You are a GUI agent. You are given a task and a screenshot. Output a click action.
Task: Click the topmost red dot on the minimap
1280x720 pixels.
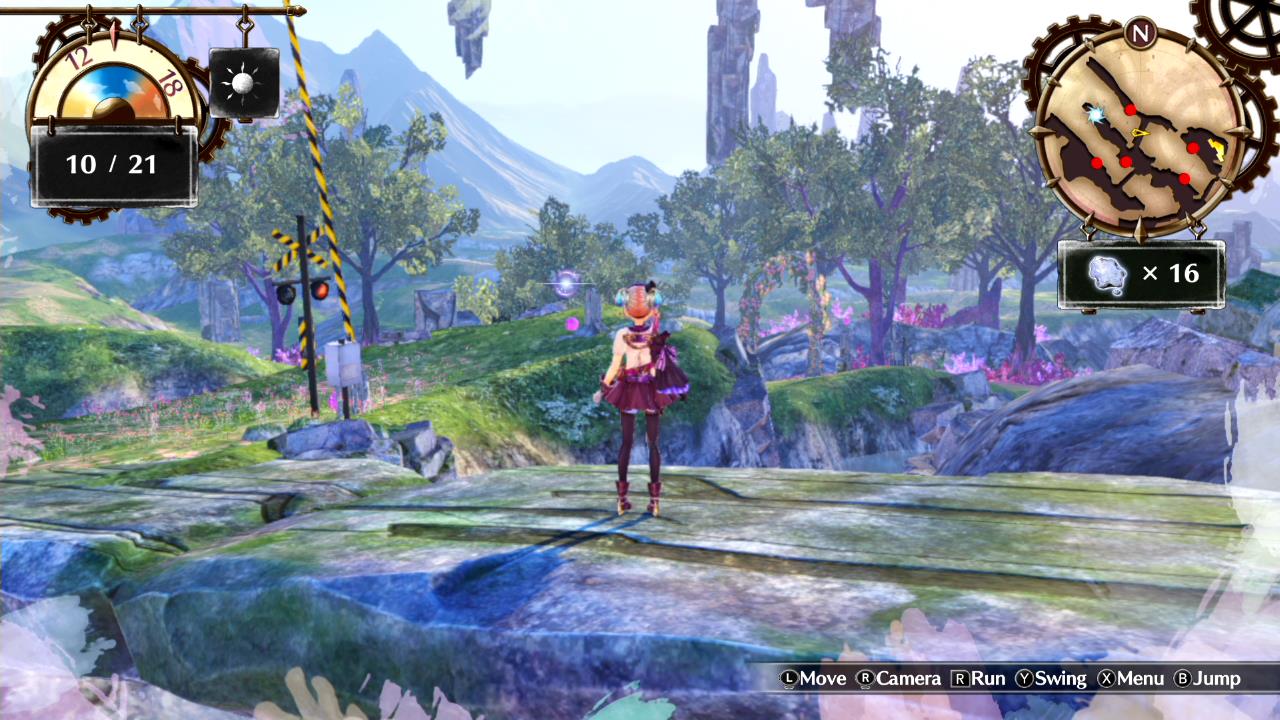(x=1130, y=110)
